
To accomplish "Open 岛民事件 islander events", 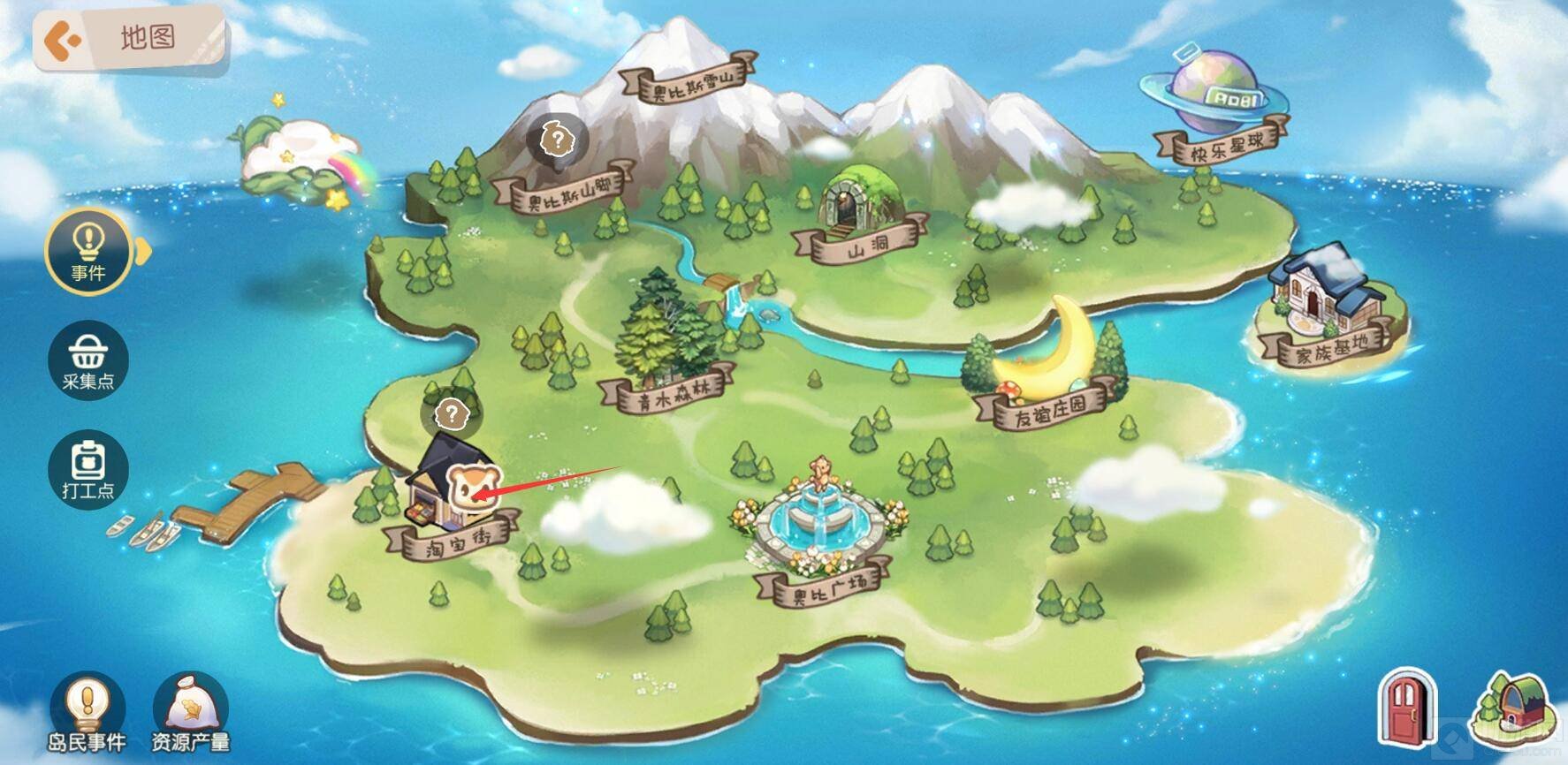I will 87,714.
